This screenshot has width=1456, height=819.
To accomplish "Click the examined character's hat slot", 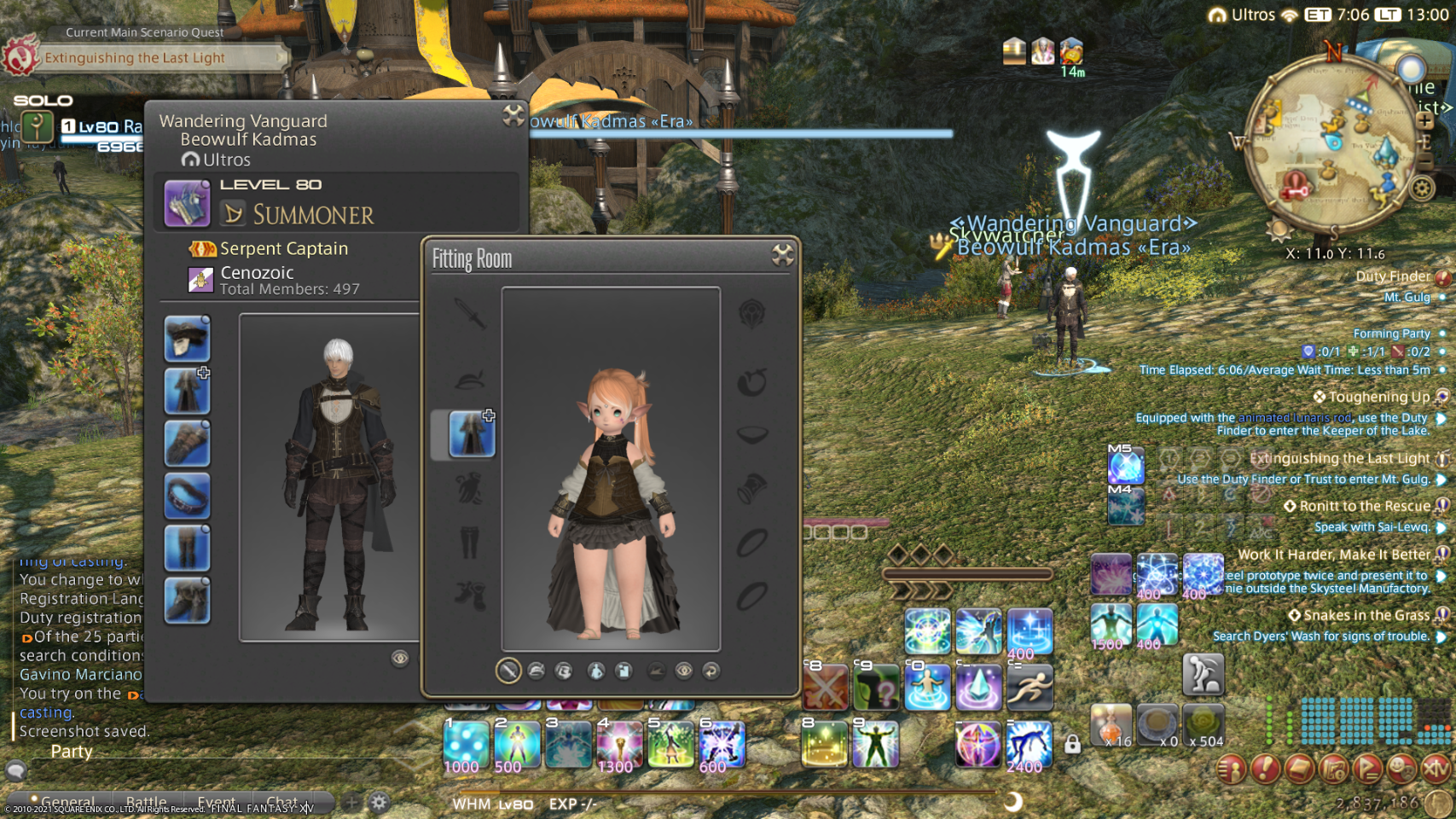I will click(187, 339).
